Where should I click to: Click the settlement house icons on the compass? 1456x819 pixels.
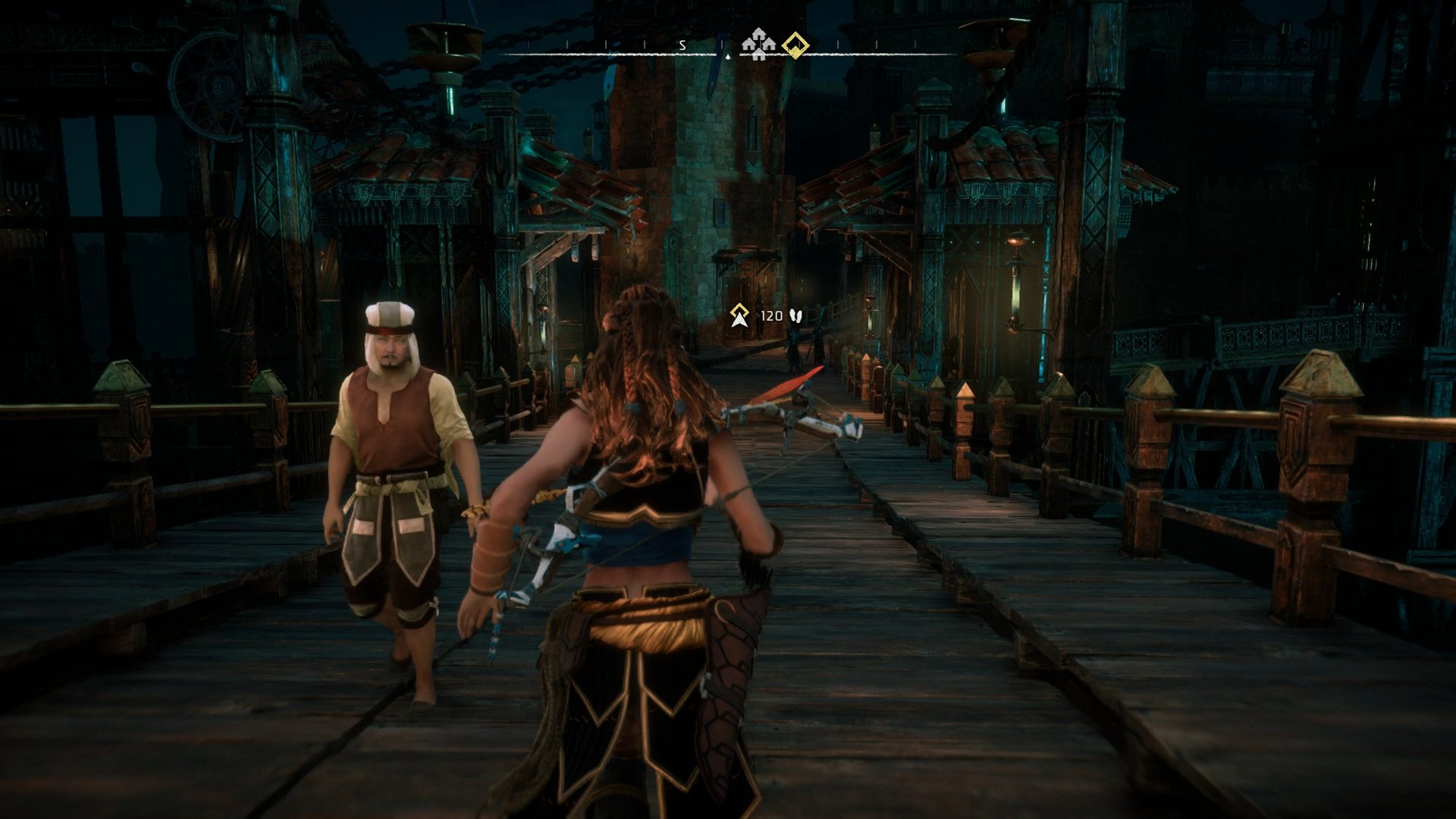pyautogui.click(x=758, y=45)
